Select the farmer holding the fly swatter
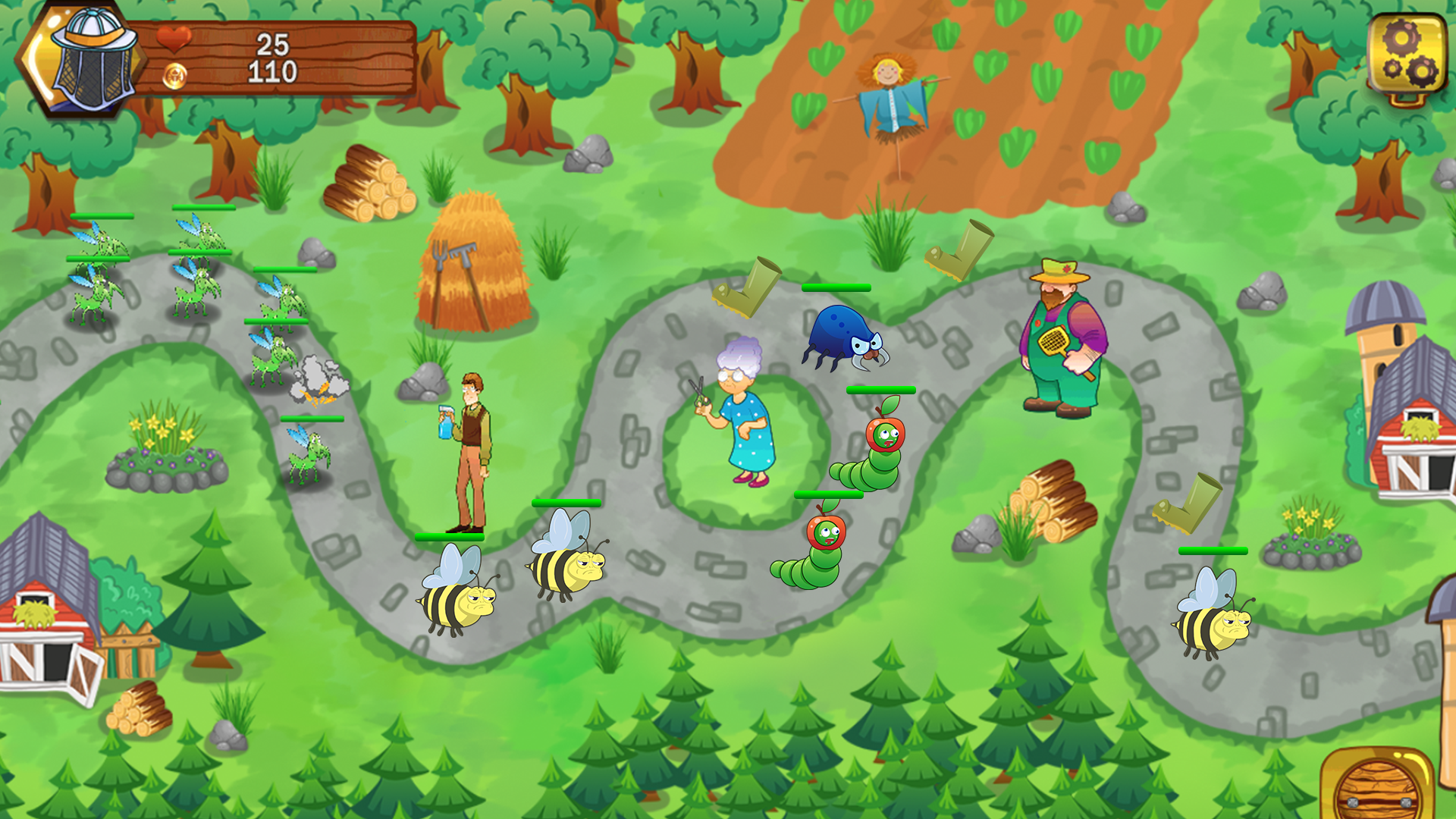 [x=1062, y=341]
